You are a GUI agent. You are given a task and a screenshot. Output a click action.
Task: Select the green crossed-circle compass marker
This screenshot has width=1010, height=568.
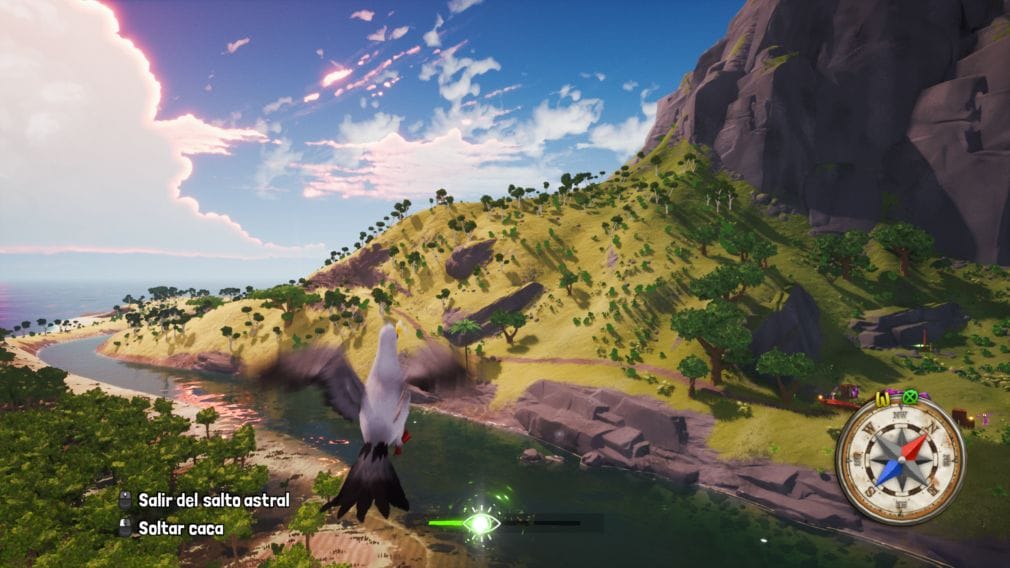pyautogui.click(x=910, y=397)
